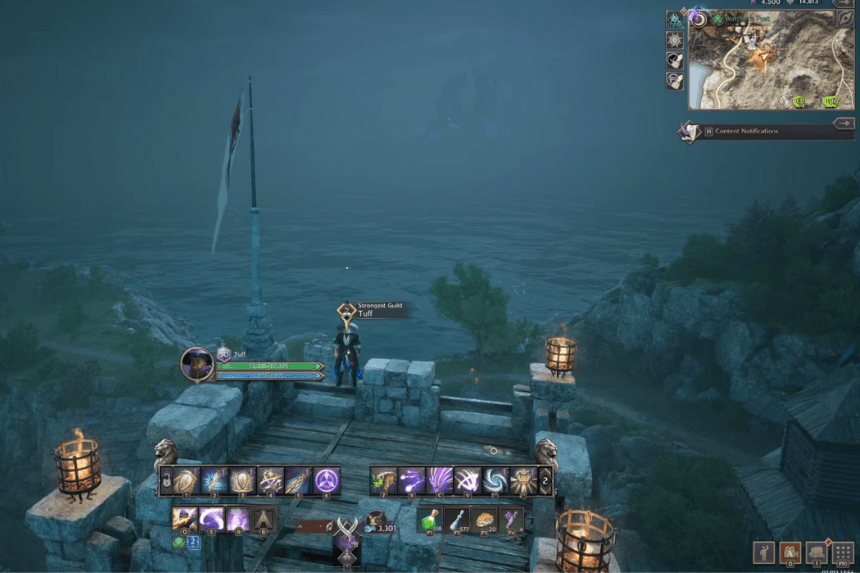The image size is (860, 573).
Task: Open the sun emblem icon beside the minimap
Action: [675, 39]
